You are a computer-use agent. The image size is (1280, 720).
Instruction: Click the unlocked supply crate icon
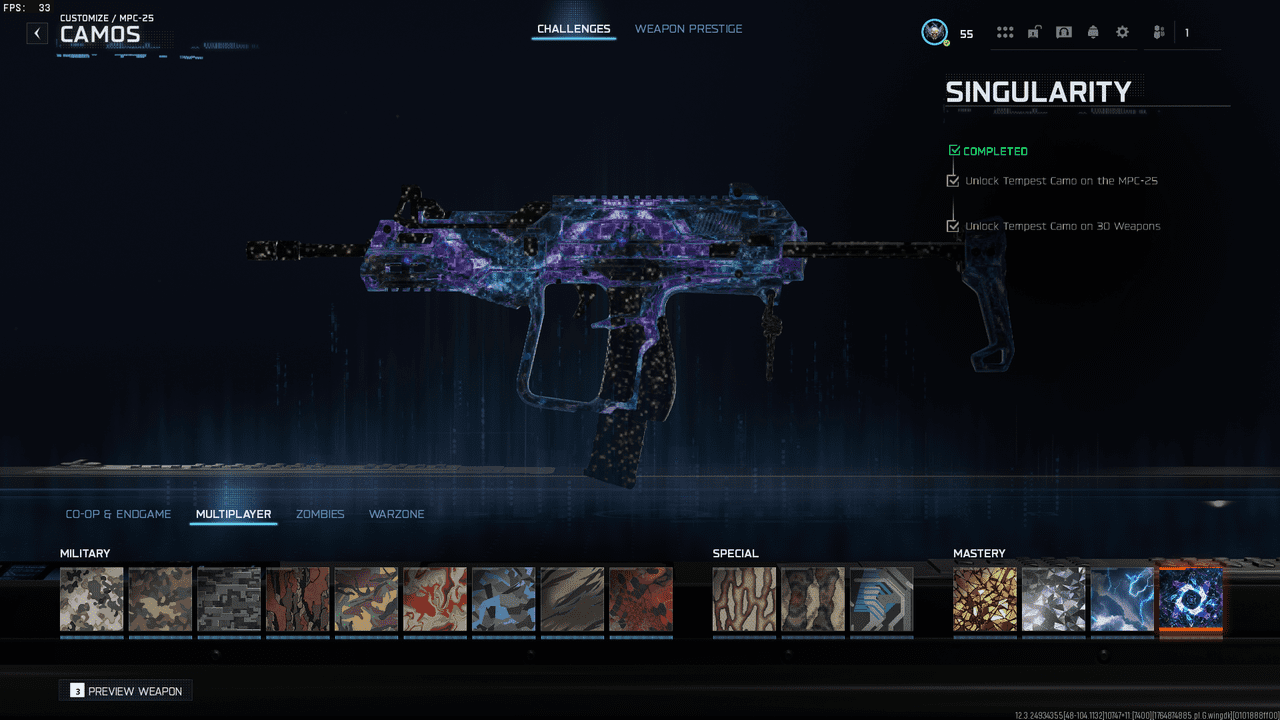[x=1035, y=31]
